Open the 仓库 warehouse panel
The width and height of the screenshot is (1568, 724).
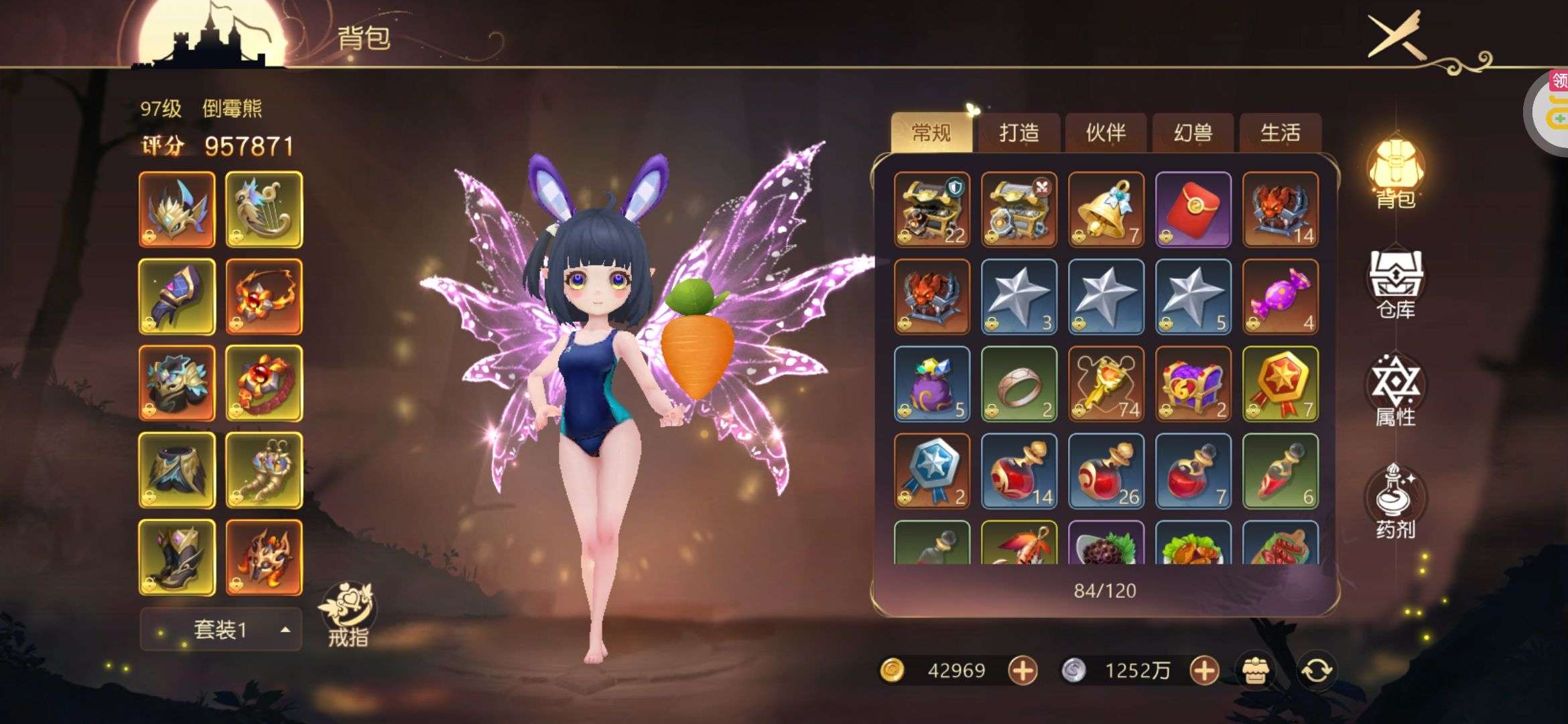click(x=1396, y=282)
